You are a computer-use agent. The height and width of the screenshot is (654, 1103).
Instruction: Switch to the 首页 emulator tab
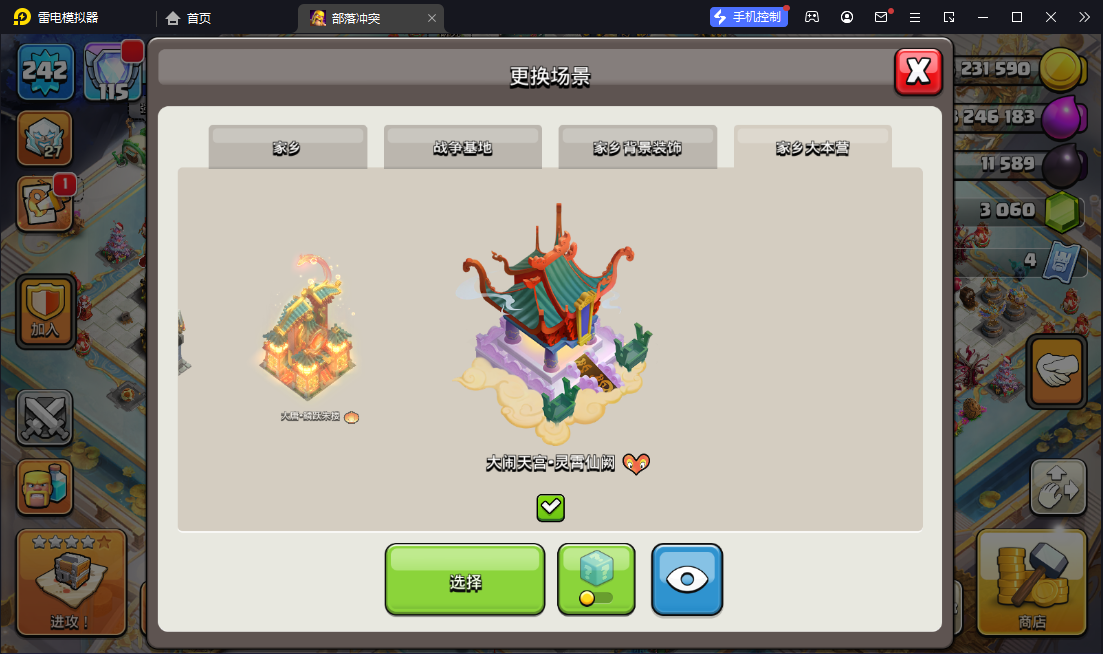[x=188, y=18]
